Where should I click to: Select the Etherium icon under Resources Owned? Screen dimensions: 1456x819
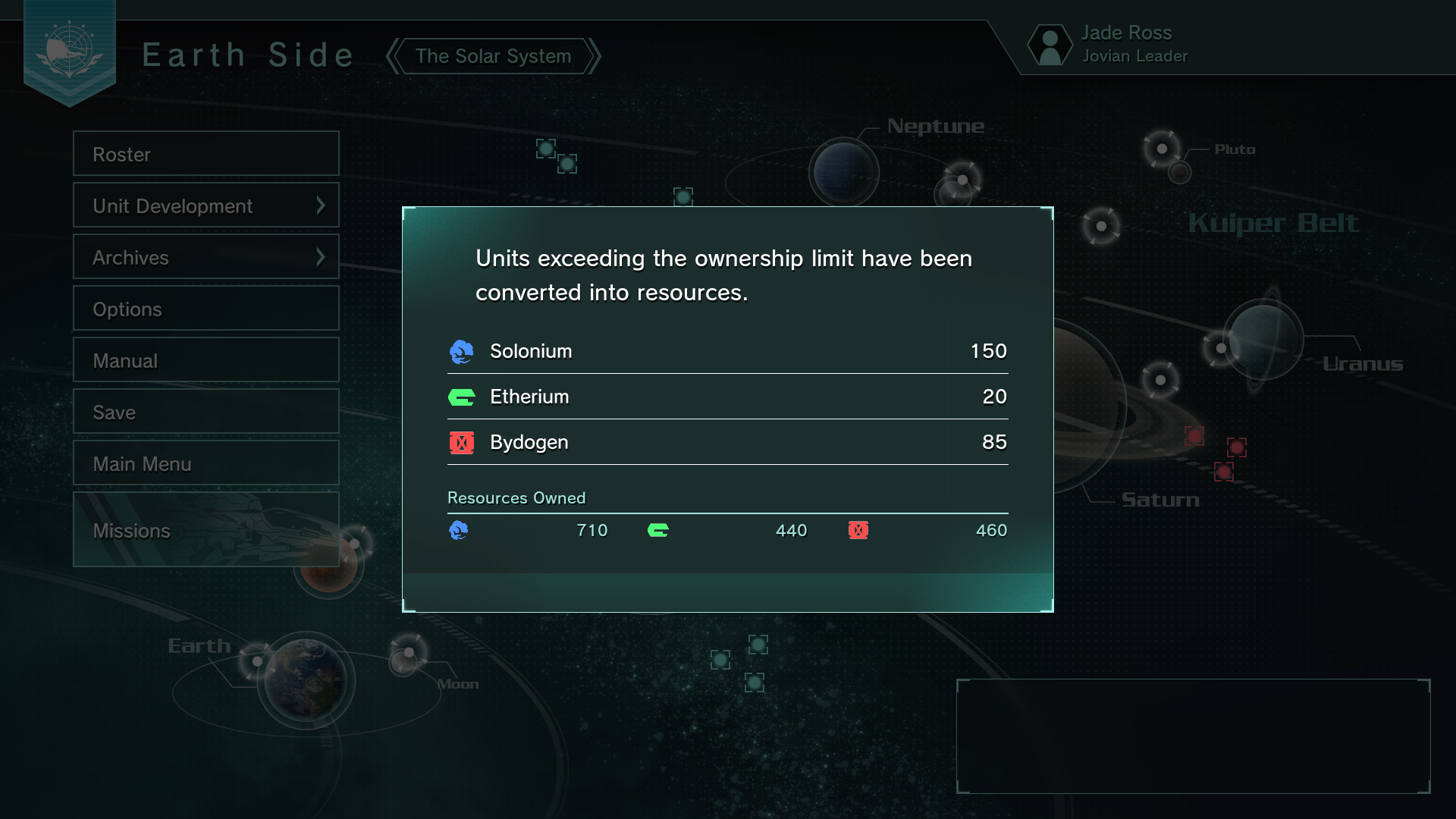pos(659,530)
